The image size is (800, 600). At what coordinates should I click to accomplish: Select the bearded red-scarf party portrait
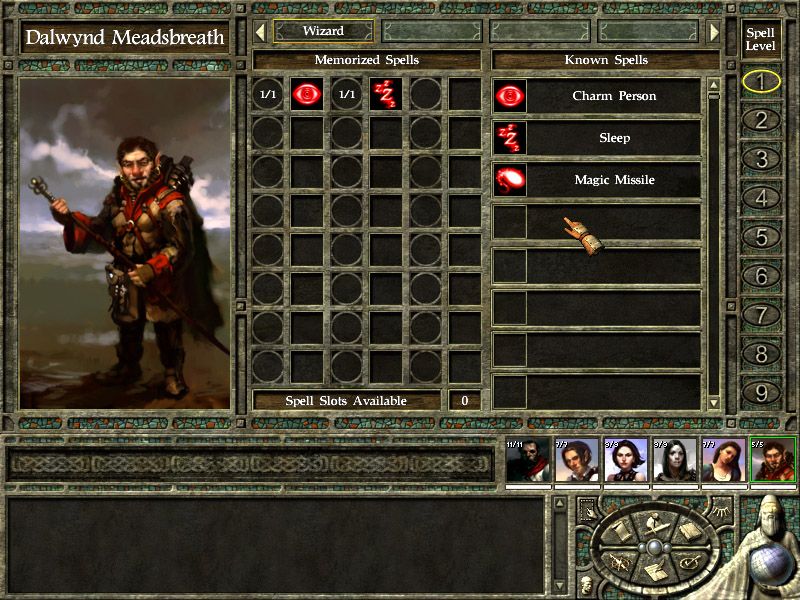pos(527,461)
